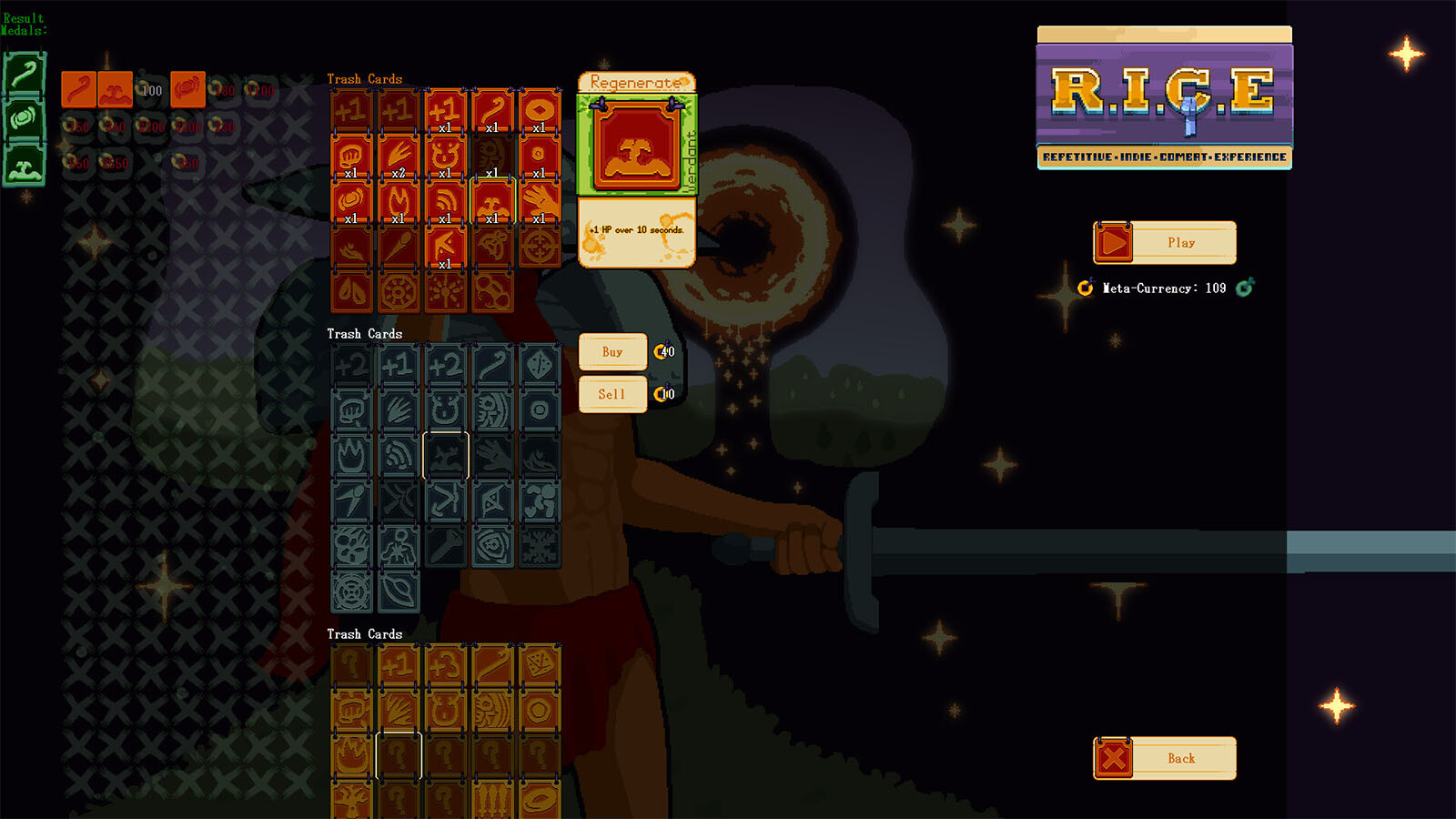Pick the teal snowflake card

pos(540,547)
